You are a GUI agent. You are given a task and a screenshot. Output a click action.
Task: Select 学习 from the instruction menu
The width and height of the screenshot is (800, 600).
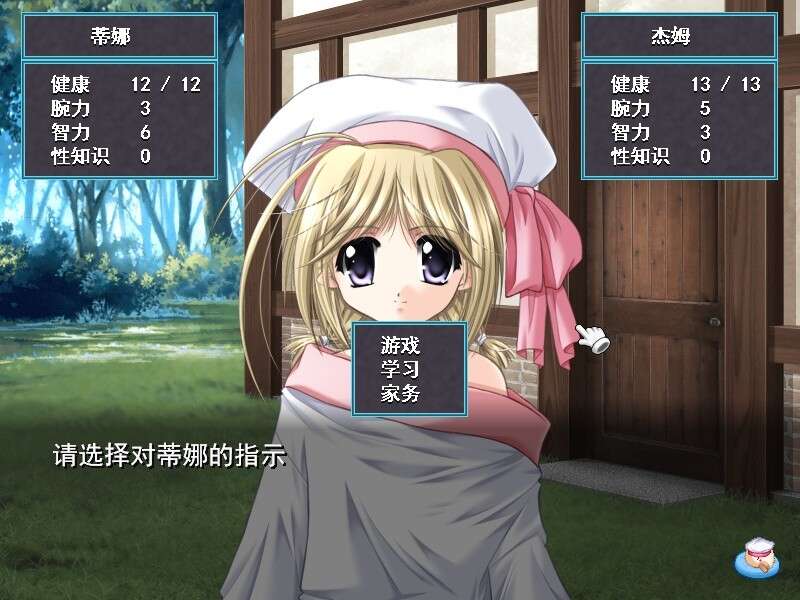(400, 369)
